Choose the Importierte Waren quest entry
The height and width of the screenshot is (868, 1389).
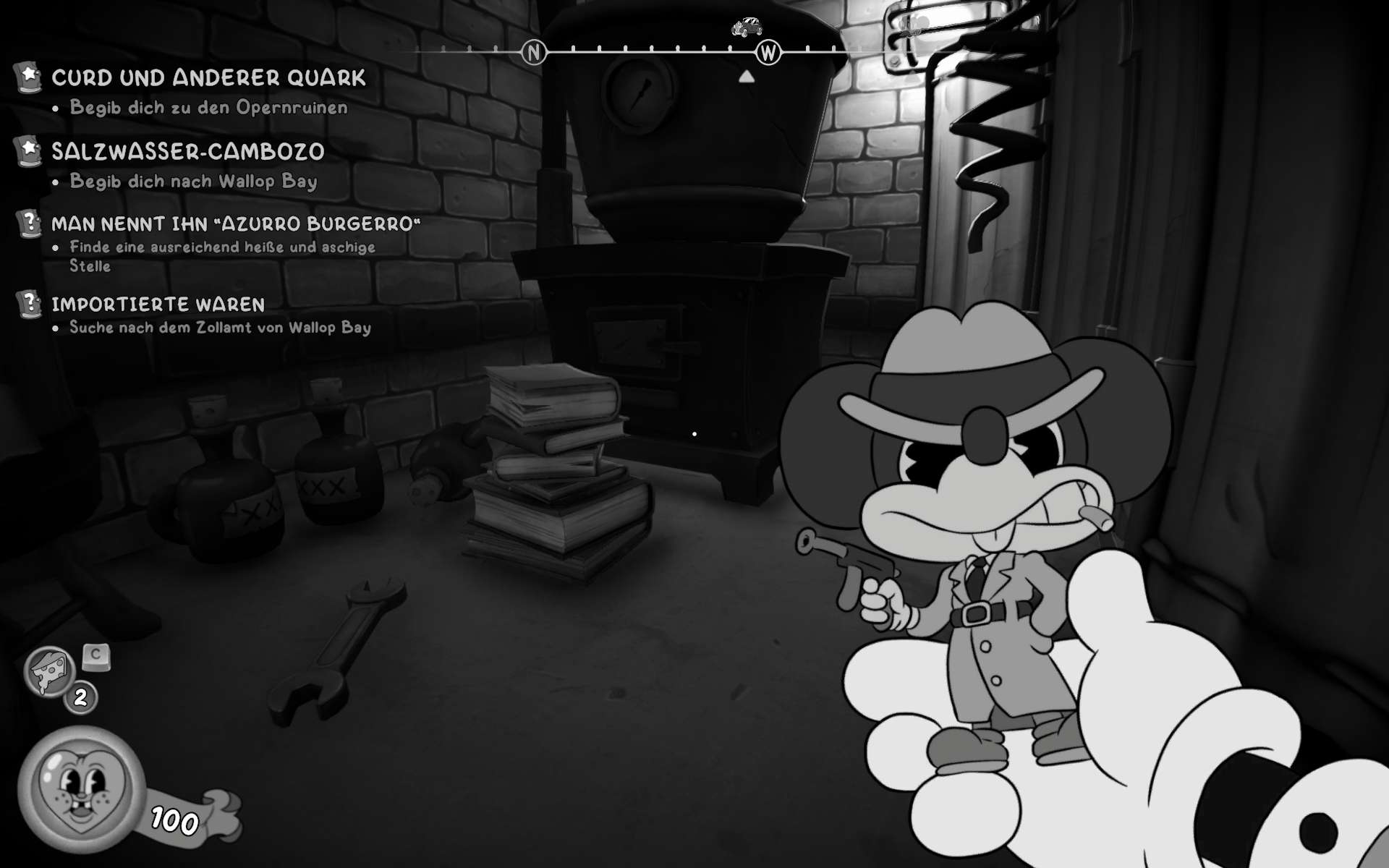click(x=158, y=305)
